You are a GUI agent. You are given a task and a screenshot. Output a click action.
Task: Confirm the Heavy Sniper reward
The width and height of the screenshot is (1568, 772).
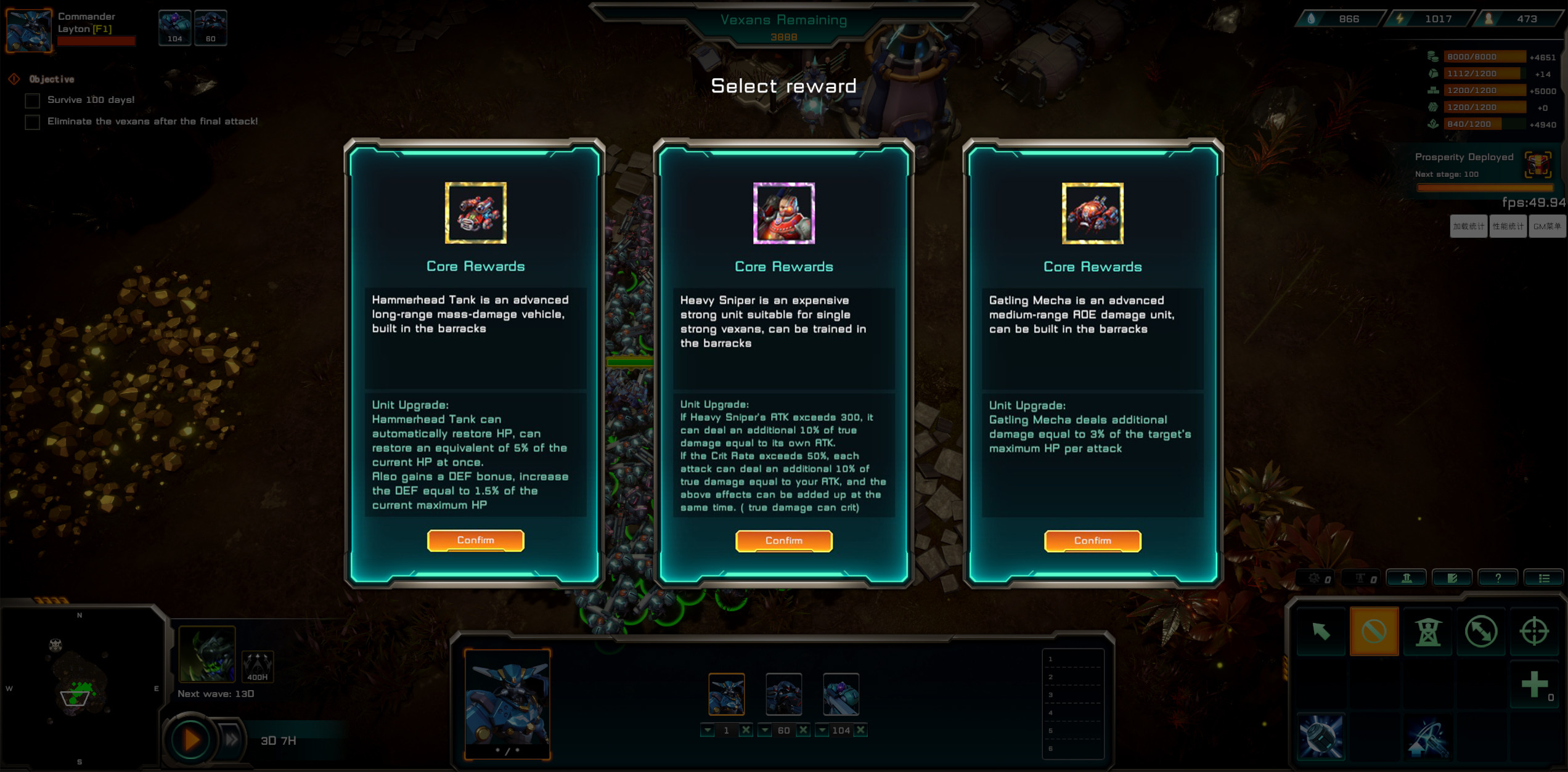tap(783, 540)
